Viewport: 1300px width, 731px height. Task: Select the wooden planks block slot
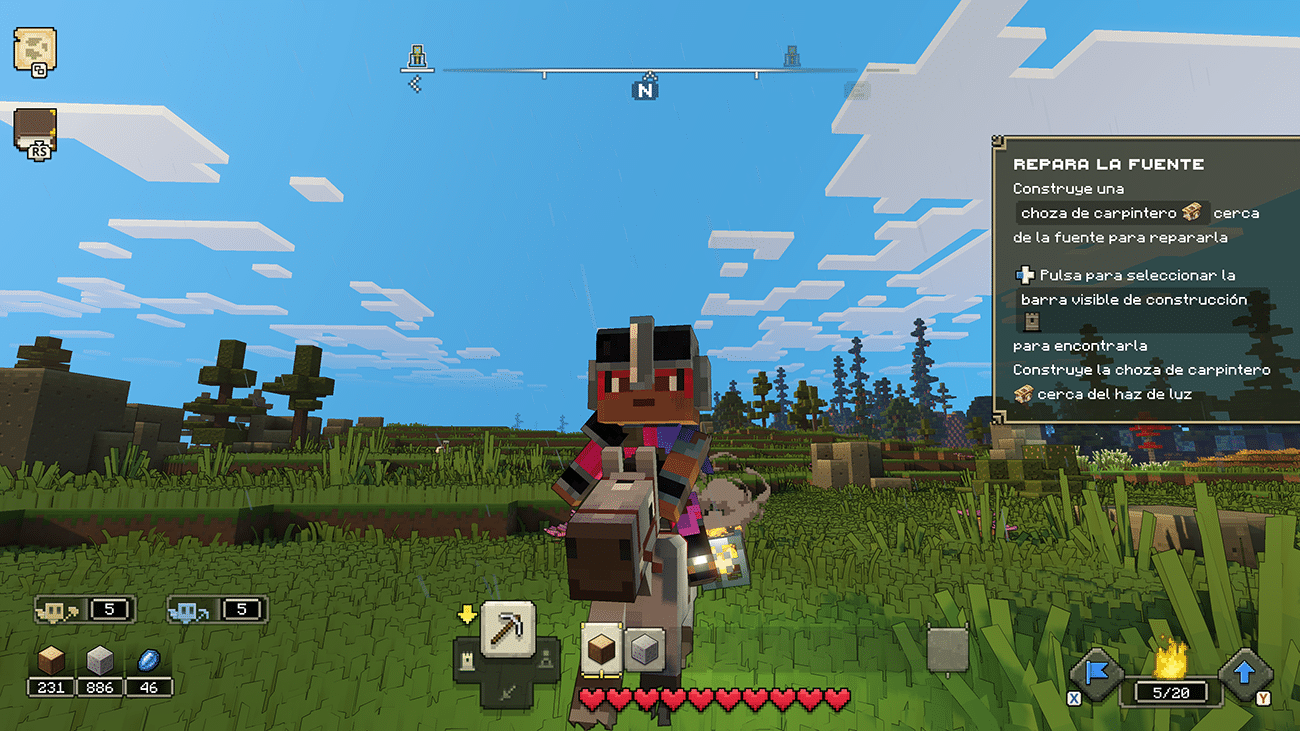point(604,647)
